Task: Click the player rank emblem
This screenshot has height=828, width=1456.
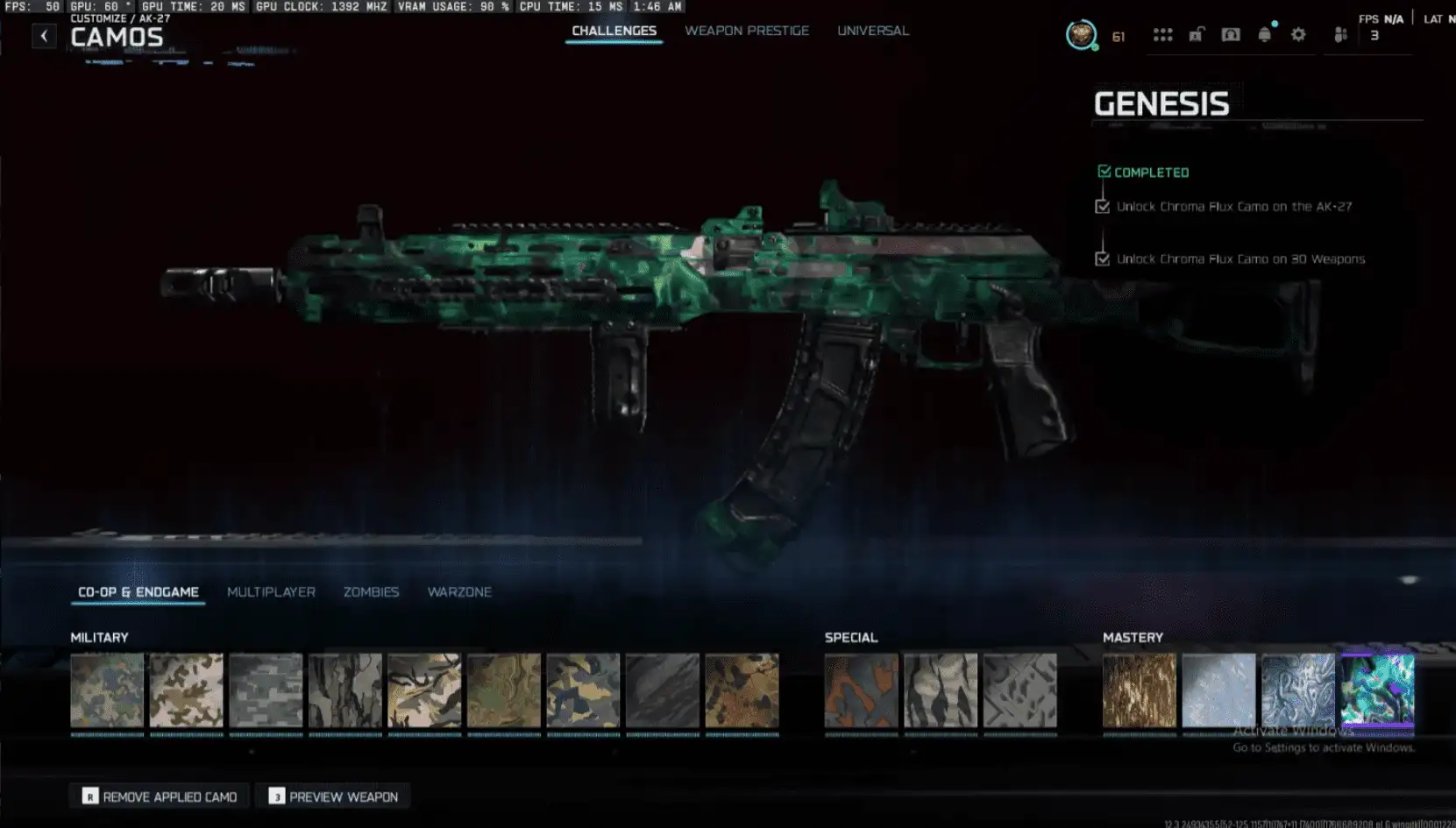Action: [x=1081, y=35]
